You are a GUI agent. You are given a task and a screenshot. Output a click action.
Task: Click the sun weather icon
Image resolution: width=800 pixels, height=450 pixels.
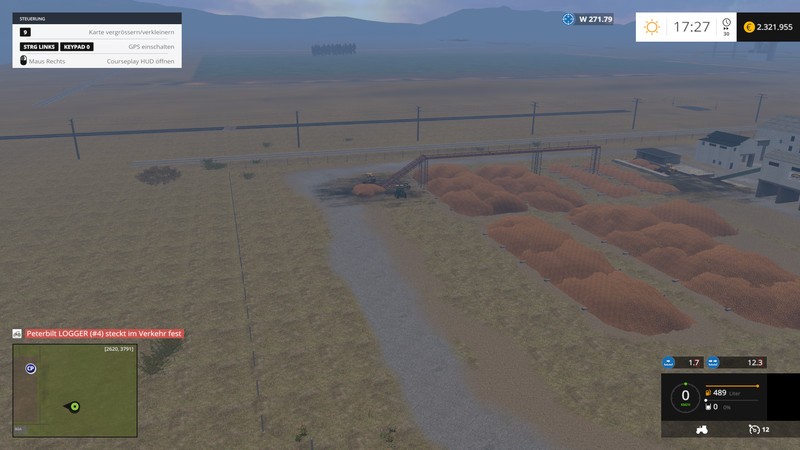[652, 27]
